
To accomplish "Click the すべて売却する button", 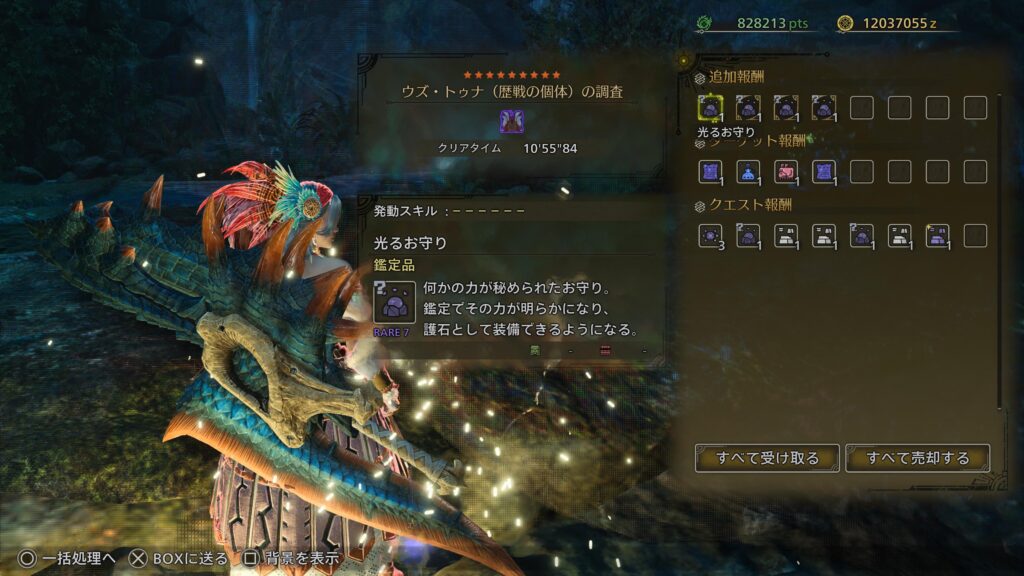I will [x=917, y=458].
